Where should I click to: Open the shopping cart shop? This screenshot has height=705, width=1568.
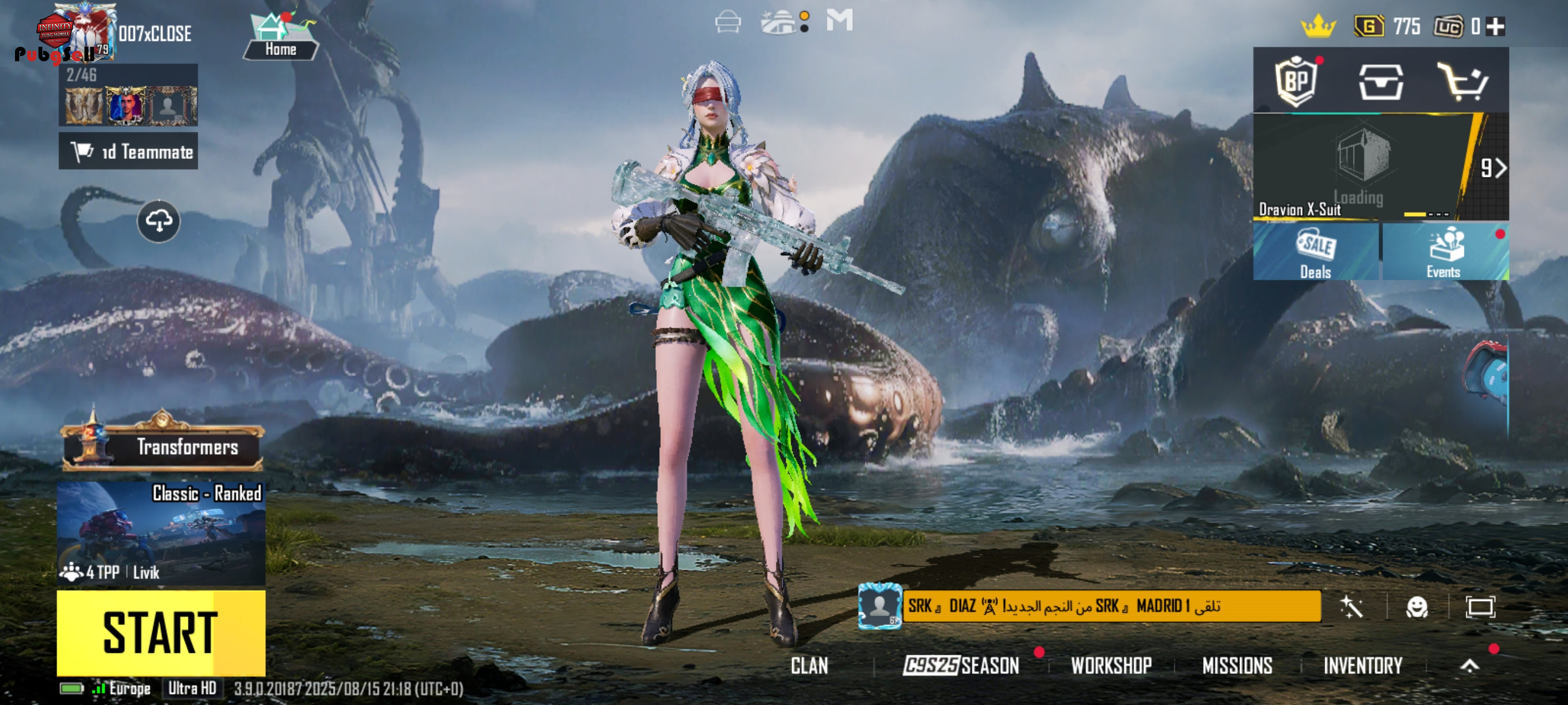coord(1463,82)
